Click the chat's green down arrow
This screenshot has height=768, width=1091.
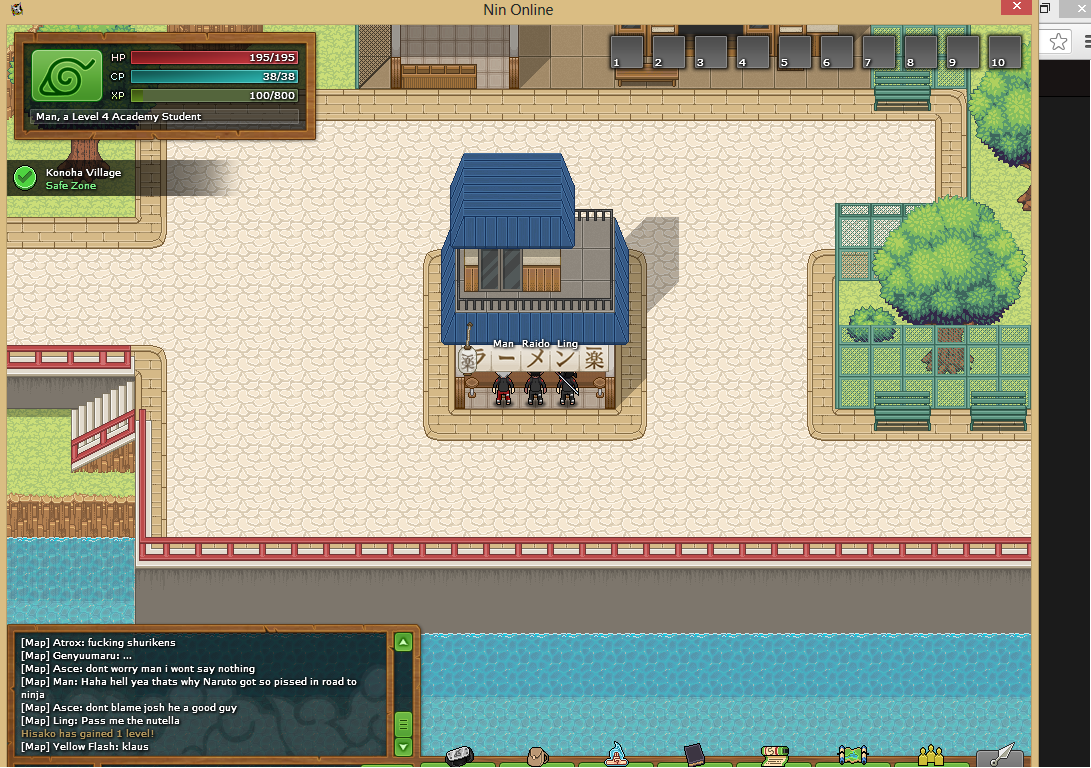[403, 746]
